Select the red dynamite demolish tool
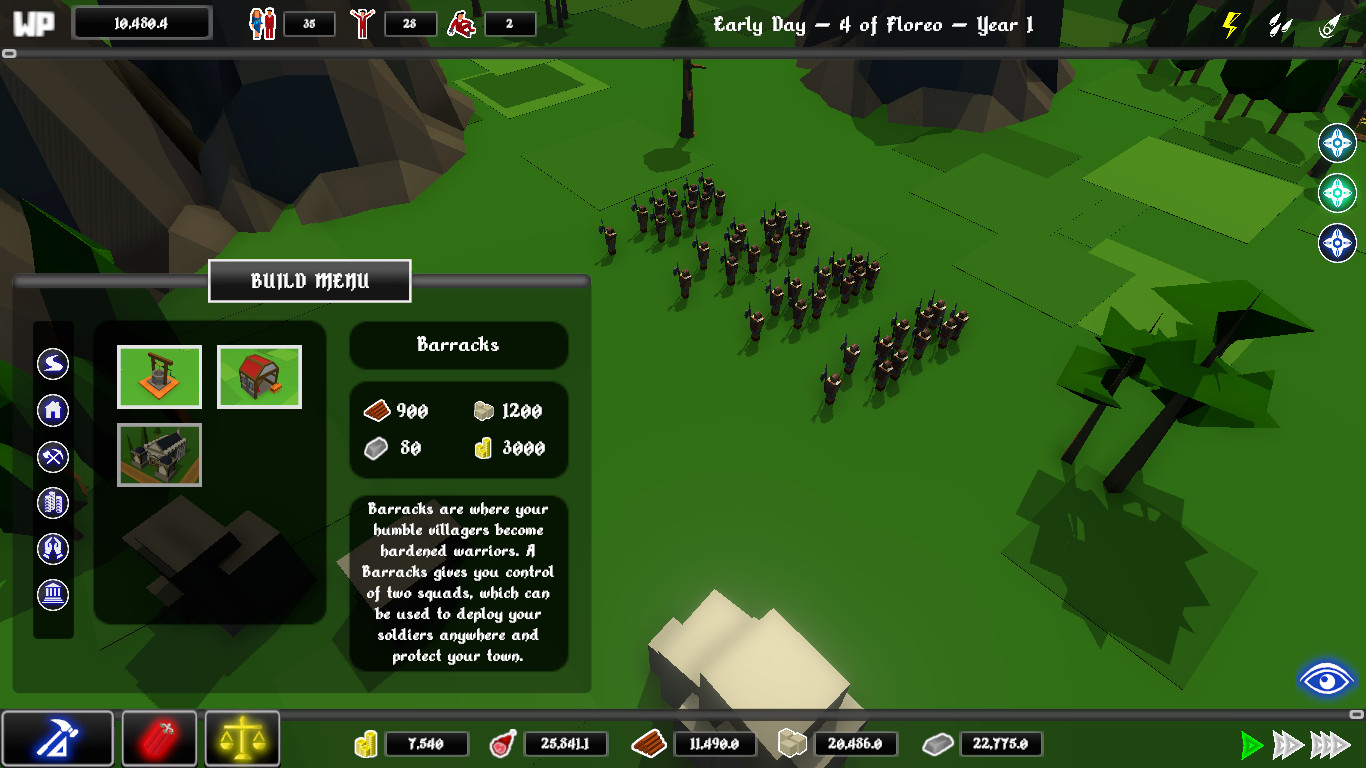1366x768 pixels. point(159,738)
